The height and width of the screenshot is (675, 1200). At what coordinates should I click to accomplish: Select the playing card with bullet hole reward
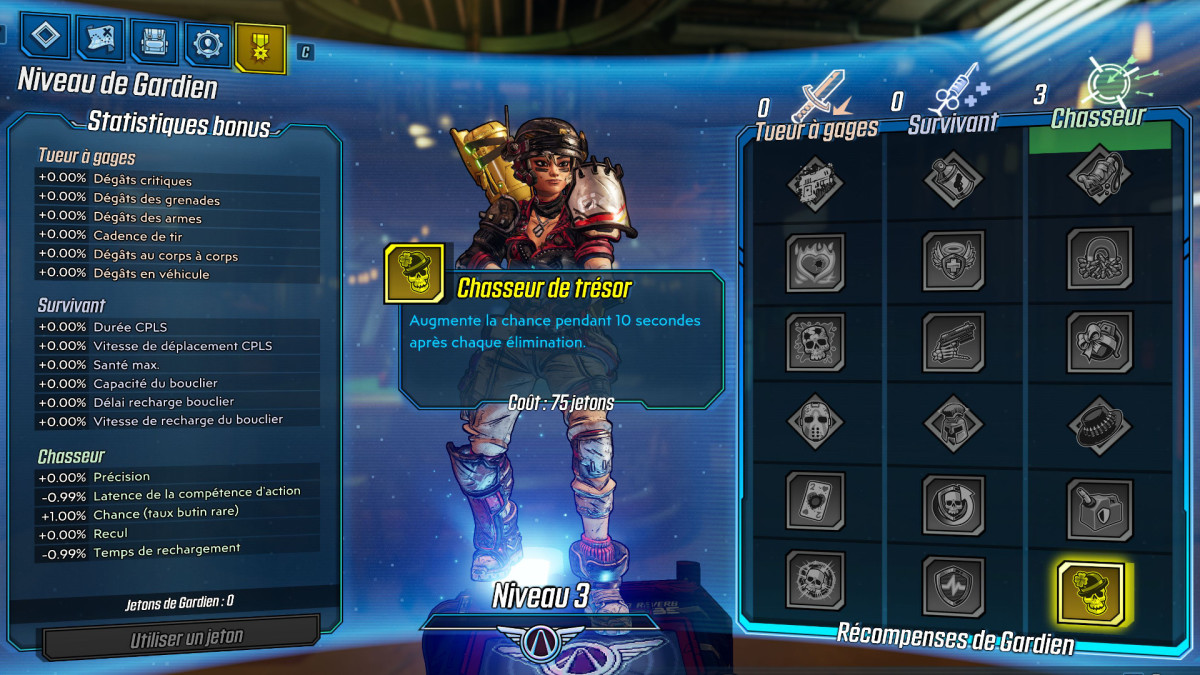click(815, 500)
